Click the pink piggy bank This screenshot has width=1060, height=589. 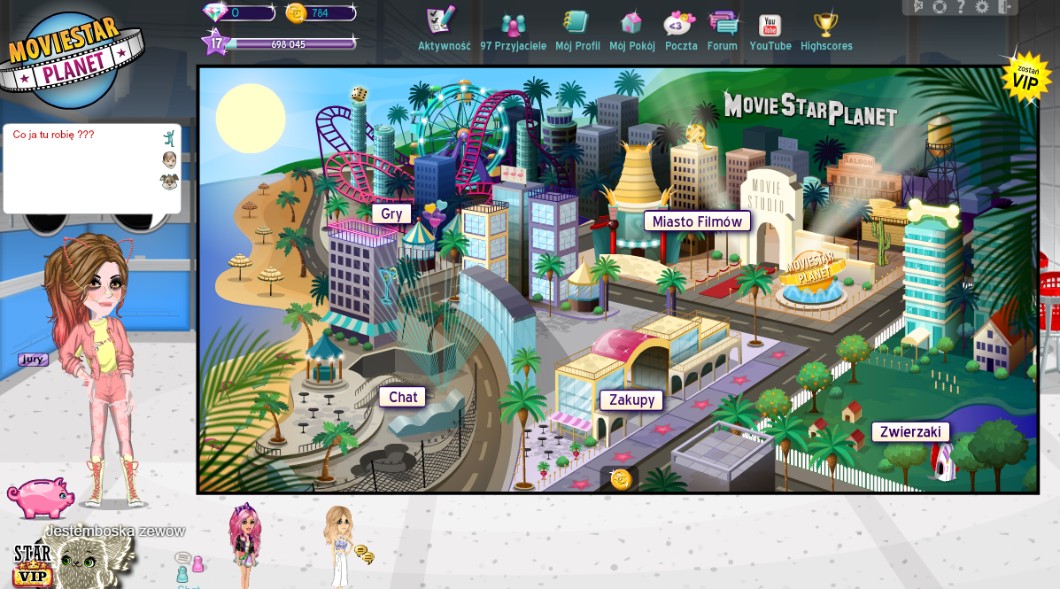tap(41, 497)
